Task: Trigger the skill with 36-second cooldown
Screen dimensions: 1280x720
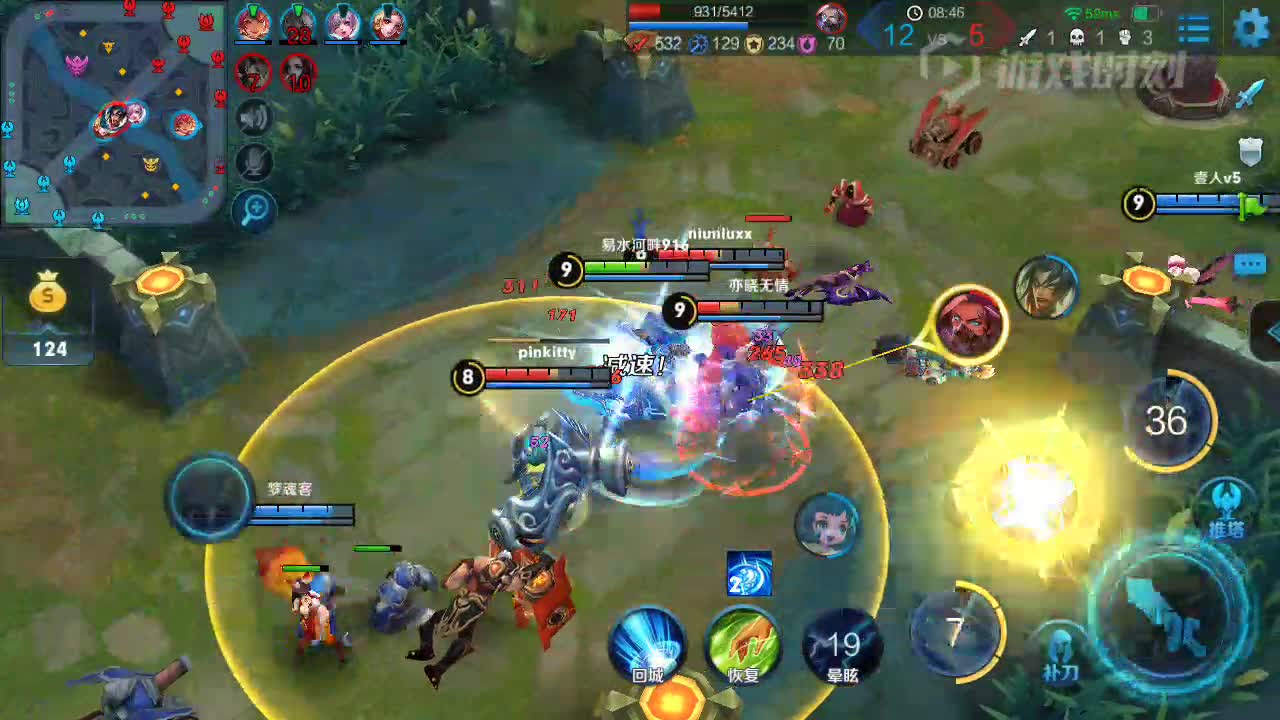Action: coord(1167,421)
